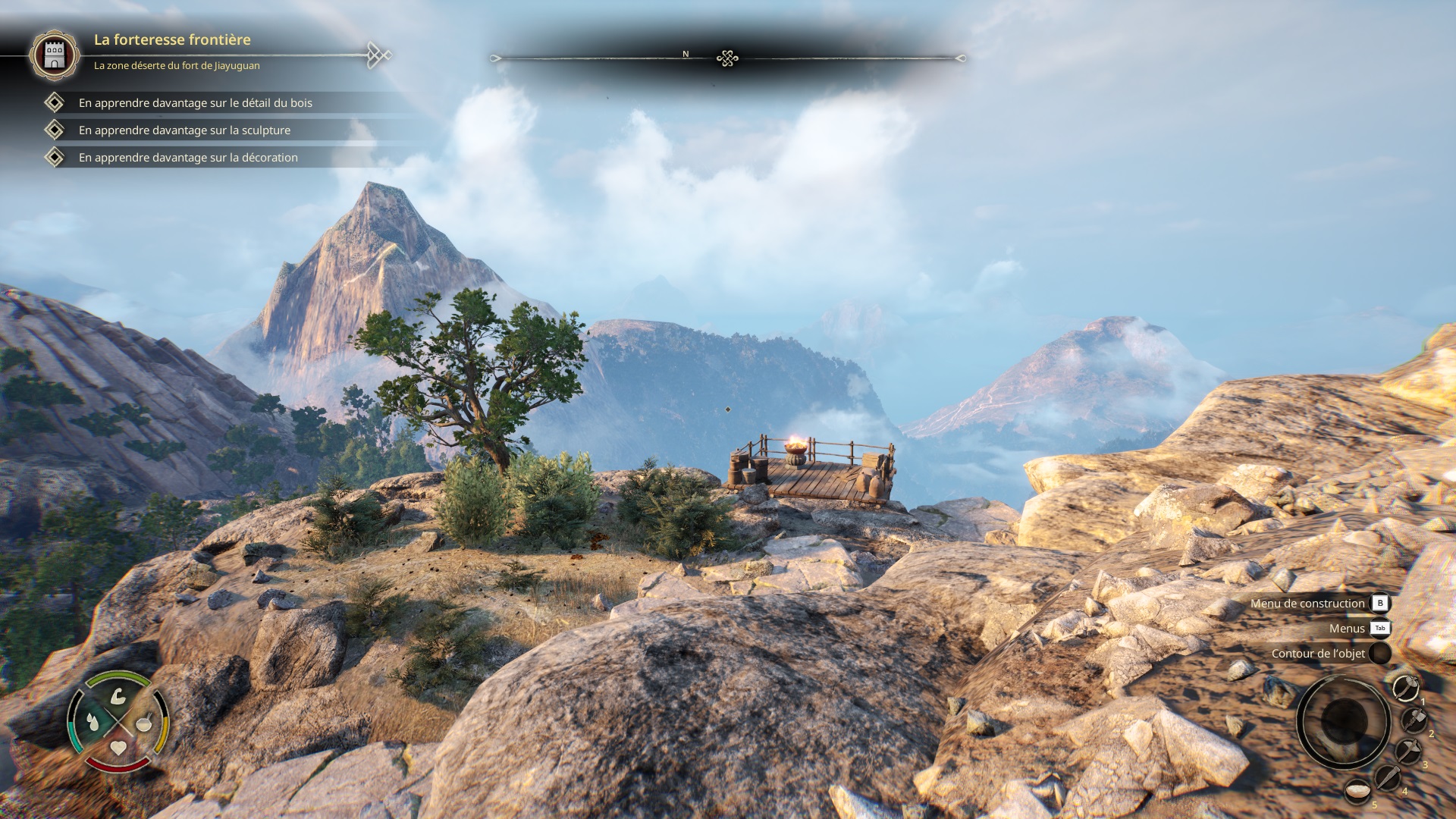The height and width of the screenshot is (819, 1456).
Task: Click the heart health icon on status wheel
Action: point(118,748)
